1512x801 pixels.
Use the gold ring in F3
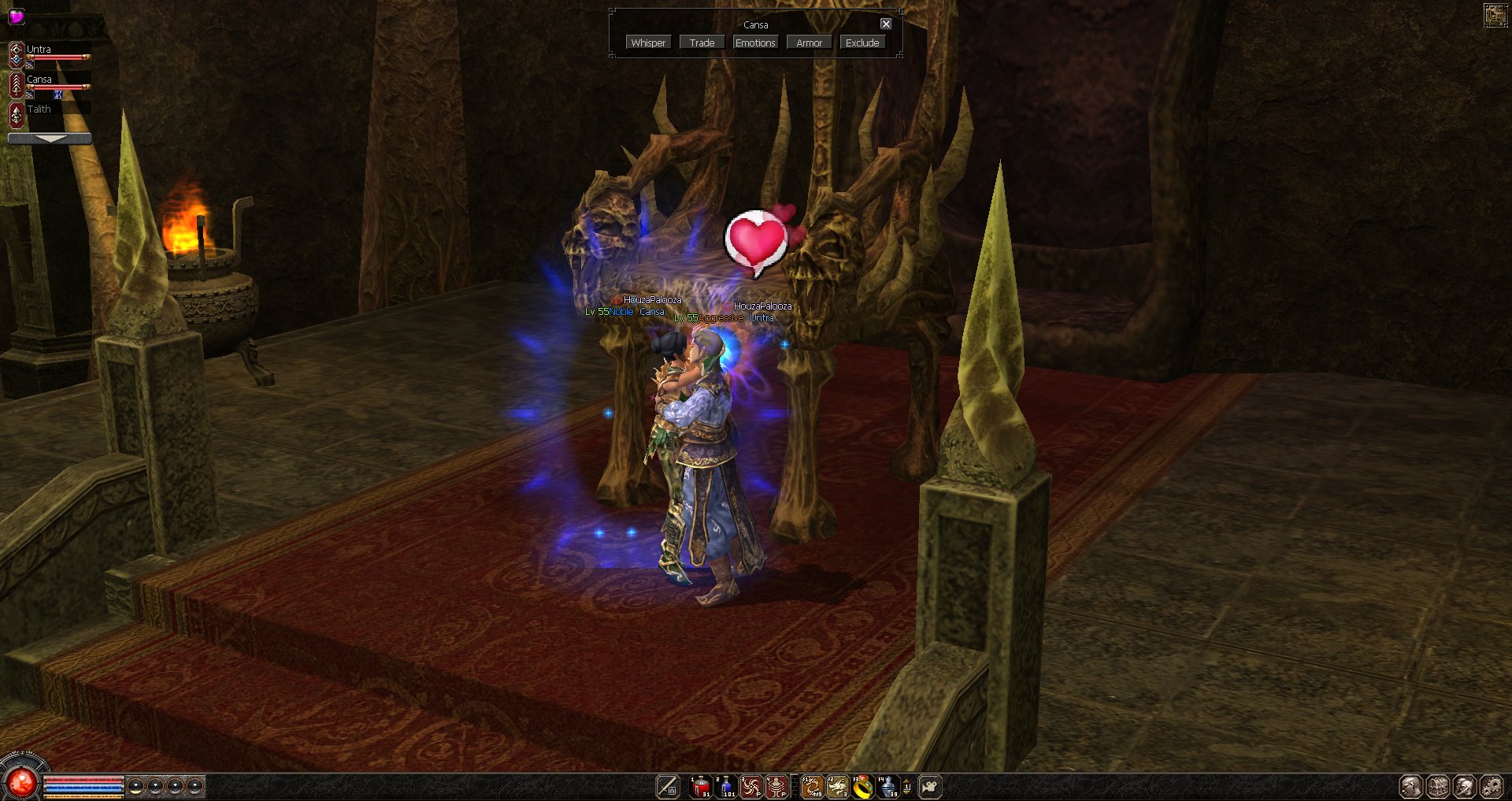point(863,786)
